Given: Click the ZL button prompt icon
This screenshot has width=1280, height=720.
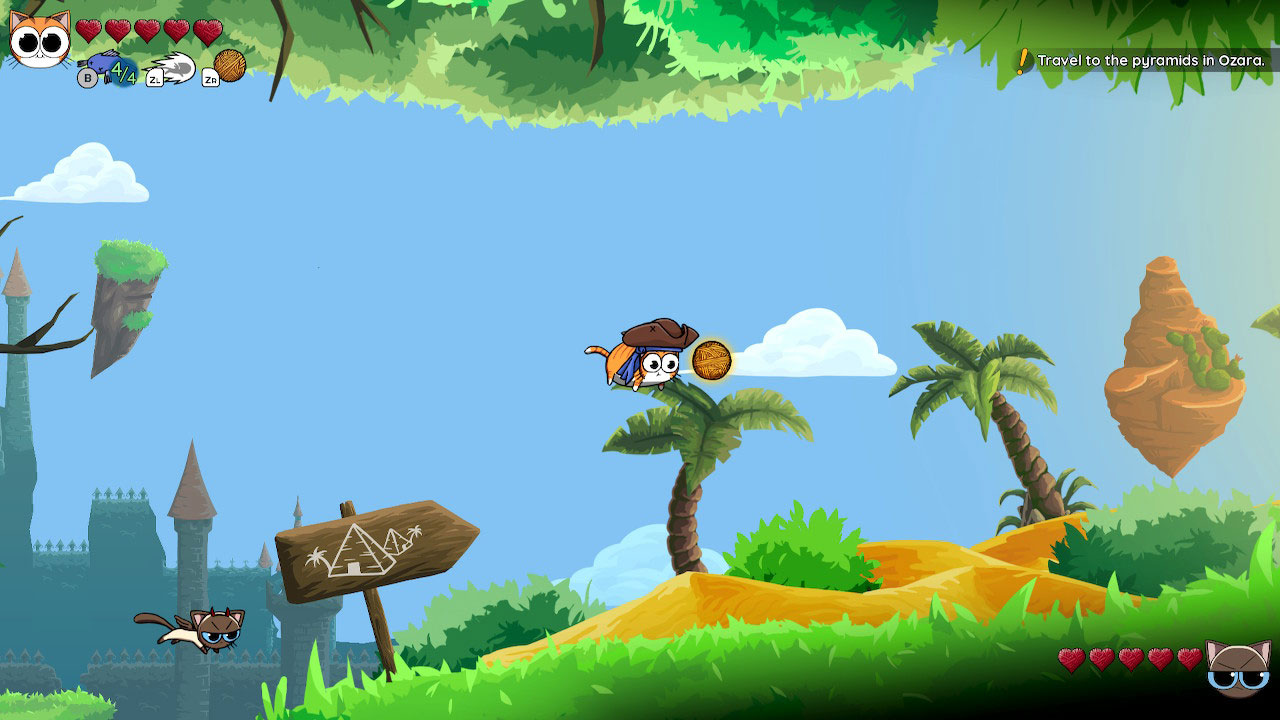Looking at the screenshot, I should [x=155, y=77].
